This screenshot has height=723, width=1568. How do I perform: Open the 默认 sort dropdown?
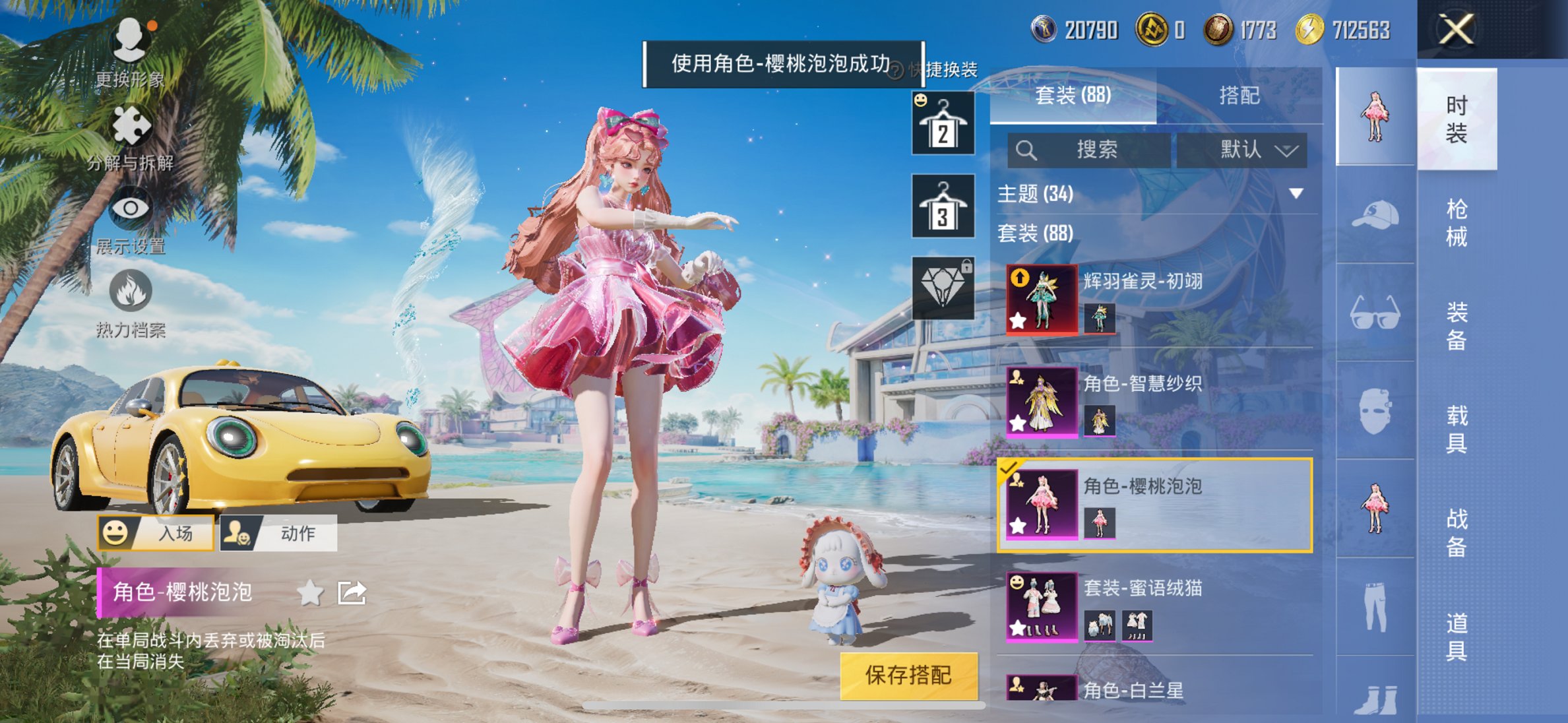1241,150
